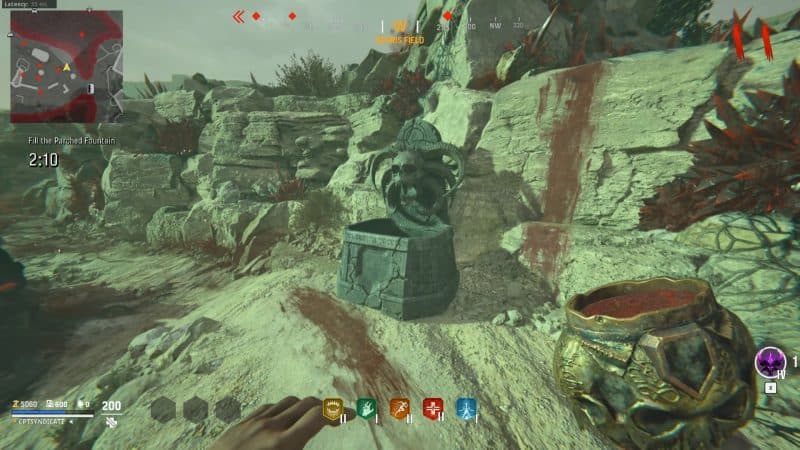
Task: Select the red medical-cross perk icon
Action: [x=433, y=408]
